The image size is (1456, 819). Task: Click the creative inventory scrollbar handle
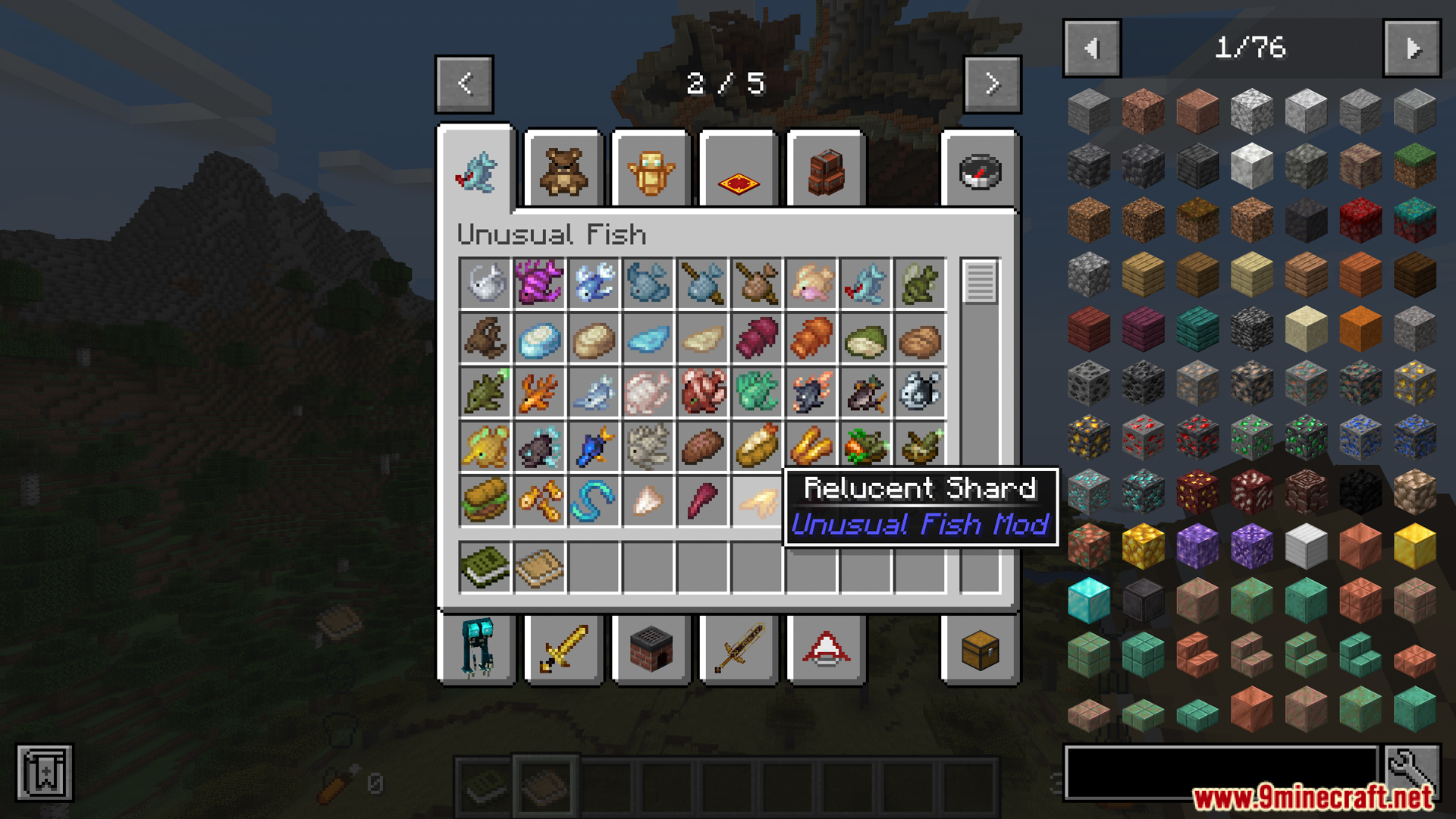click(980, 281)
